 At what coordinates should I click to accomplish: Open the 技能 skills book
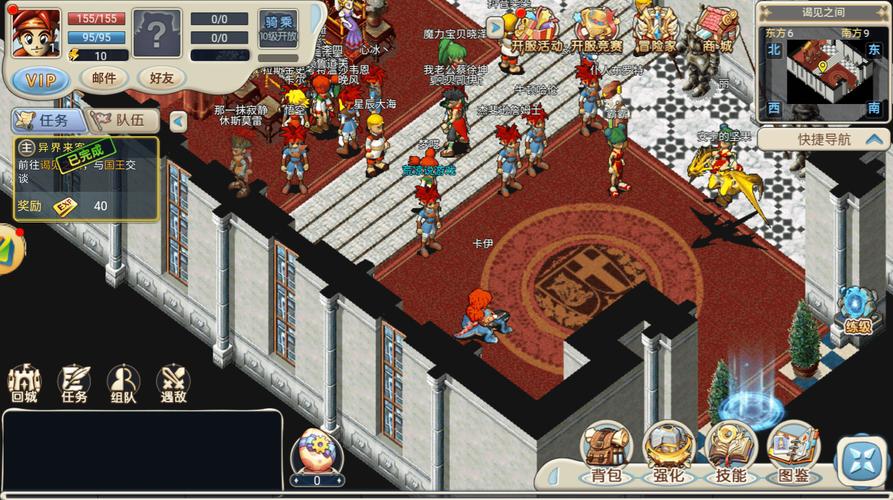pos(731,452)
